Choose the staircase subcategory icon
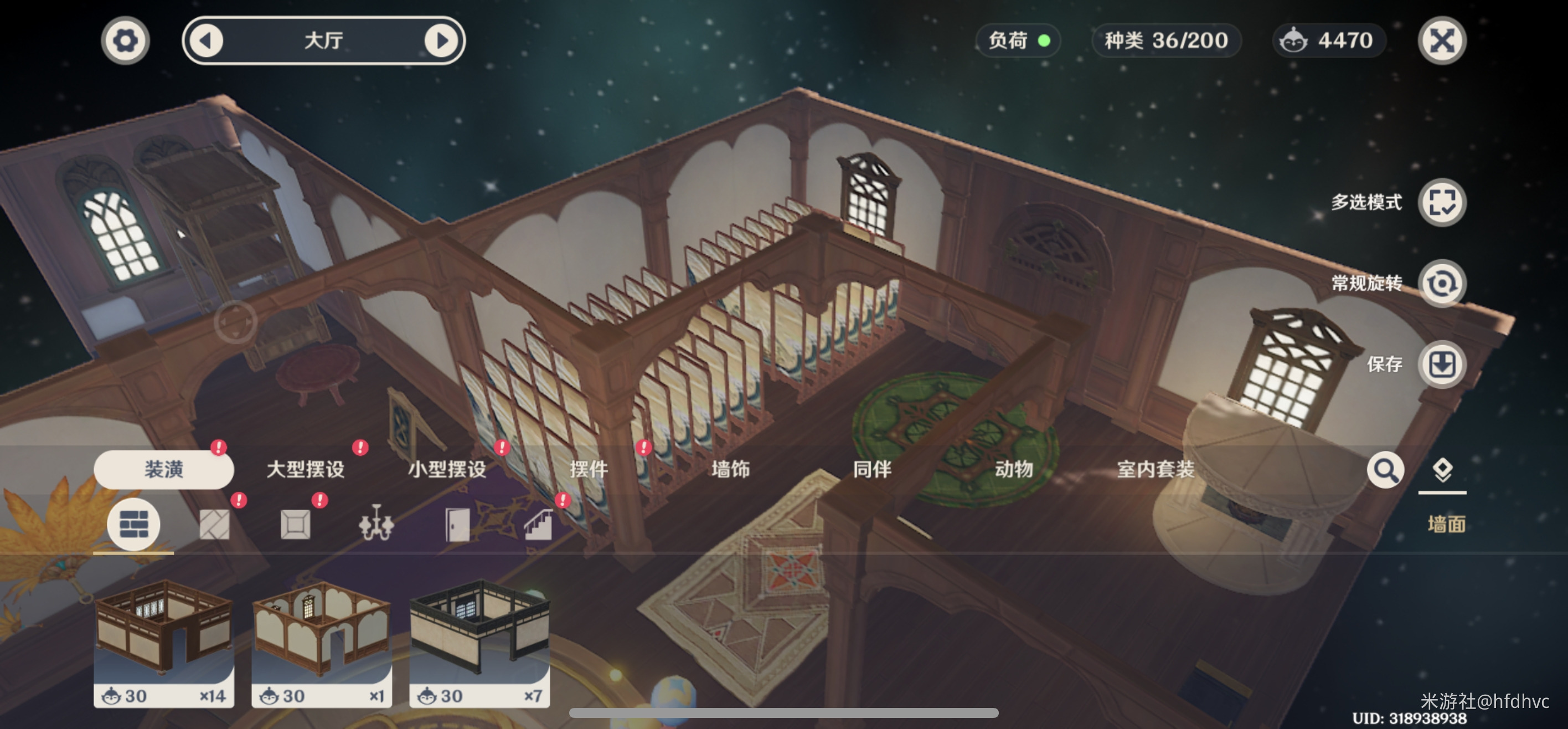1568x729 pixels. click(538, 523)
